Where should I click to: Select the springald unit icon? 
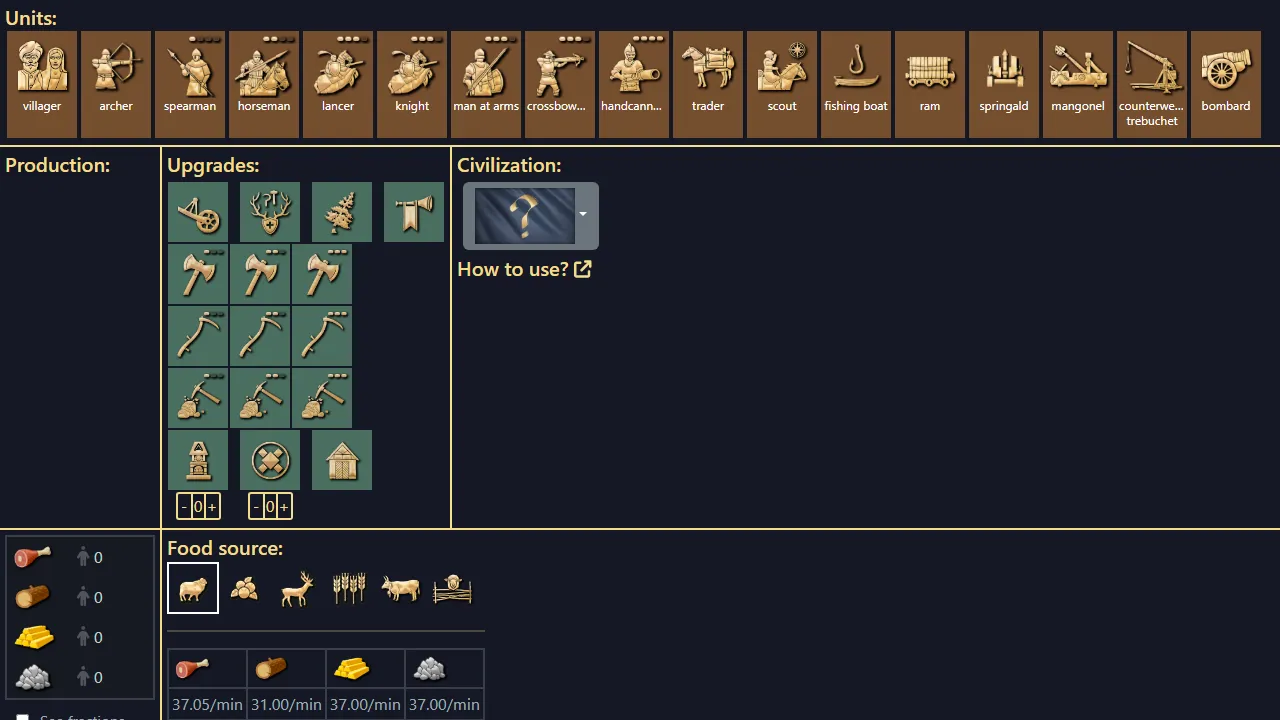[1003, 75]
